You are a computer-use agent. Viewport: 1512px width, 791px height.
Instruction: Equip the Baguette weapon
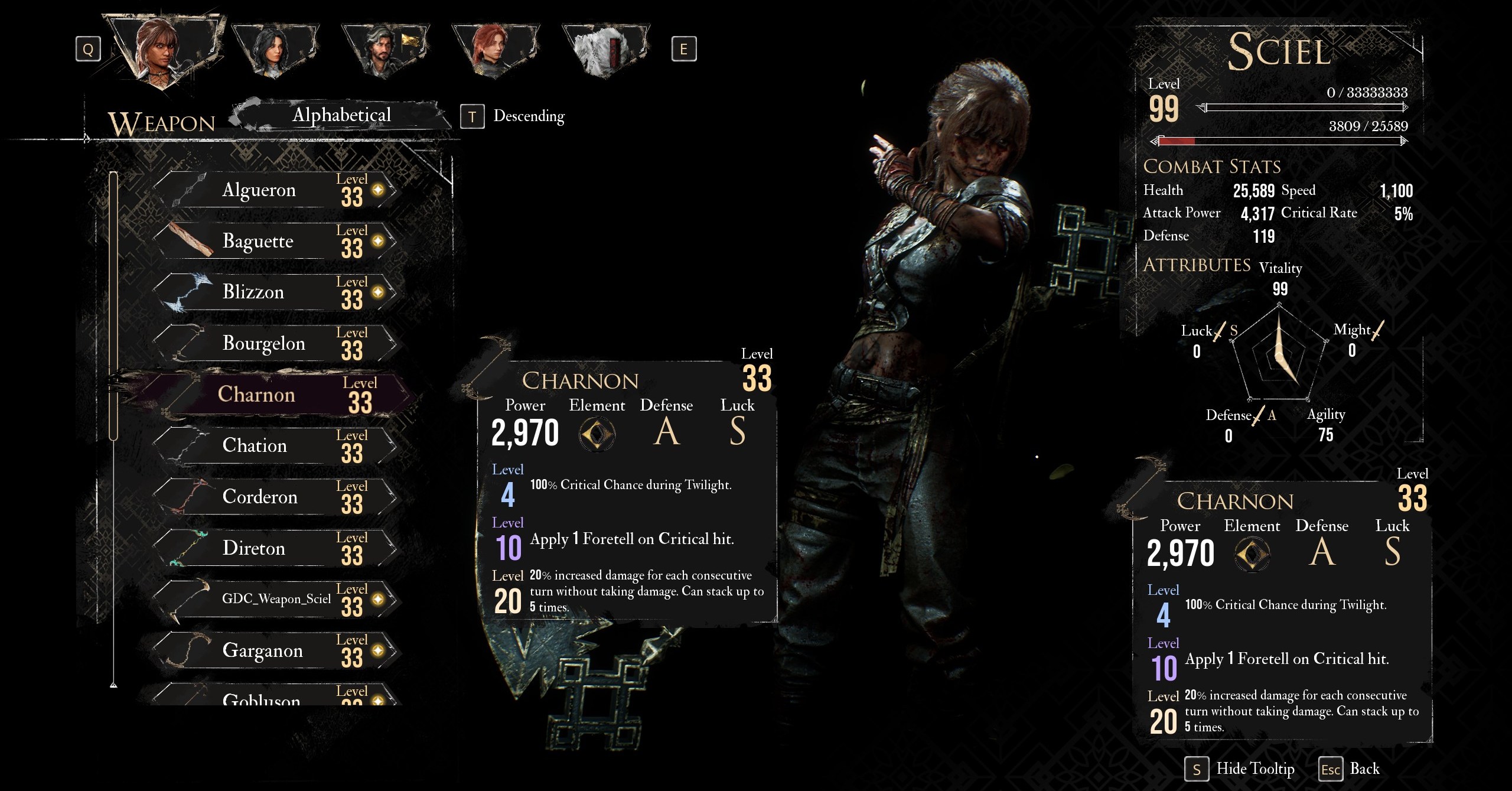(275, 242)
